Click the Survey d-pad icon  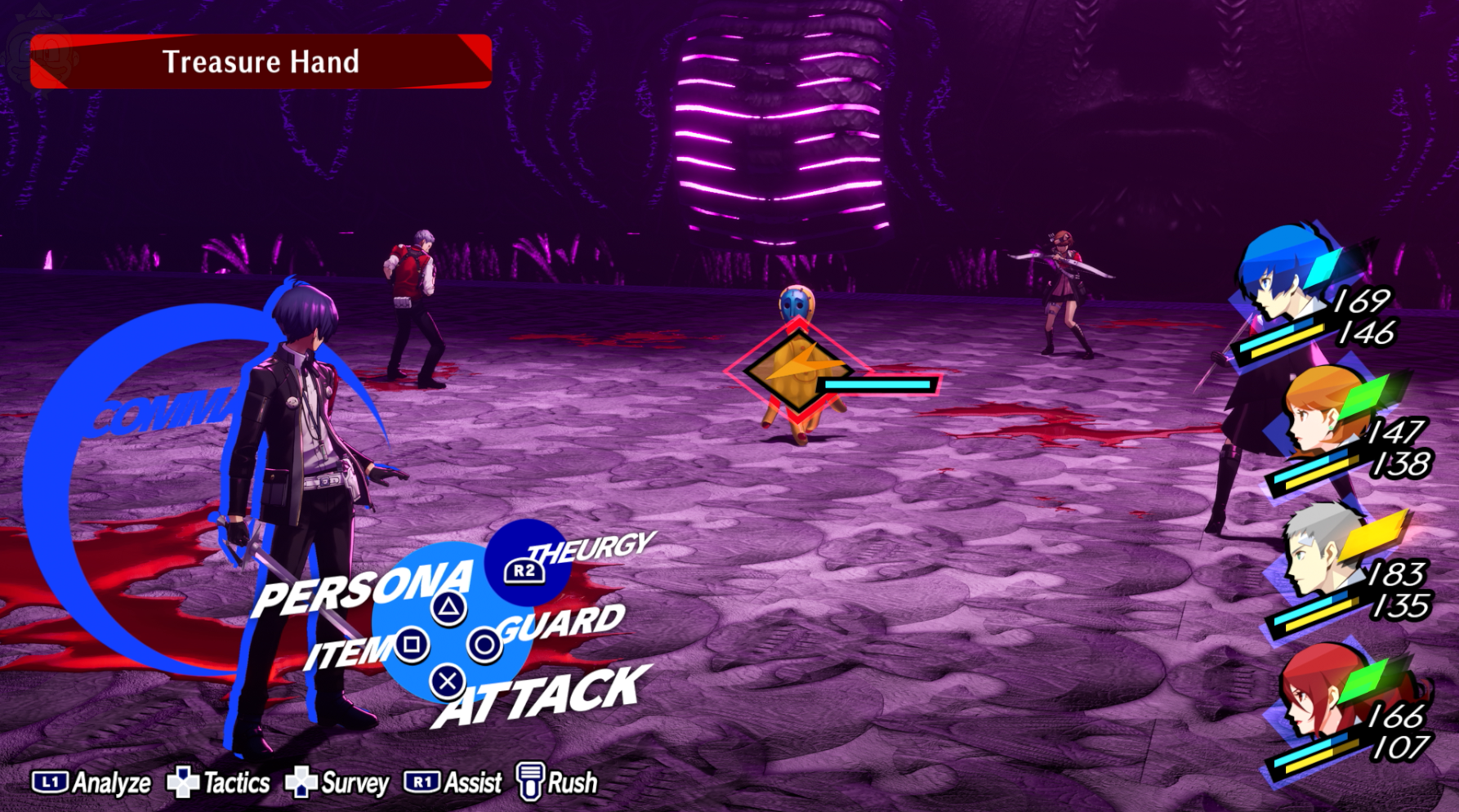pos(301,782)
